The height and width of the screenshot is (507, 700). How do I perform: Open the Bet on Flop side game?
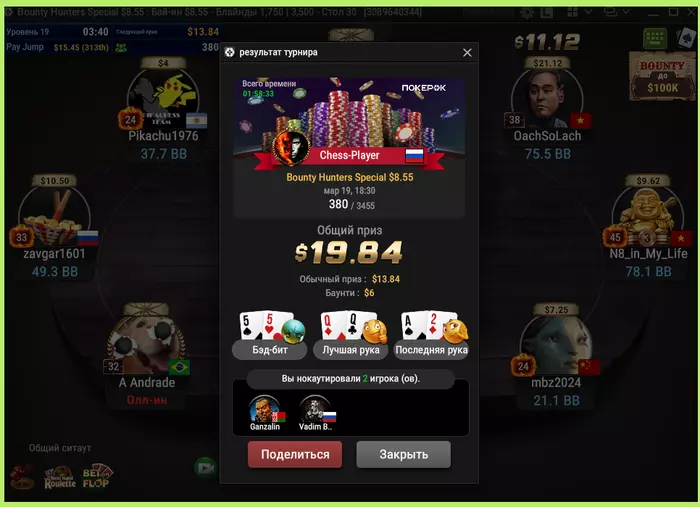[x=97, y=478]
